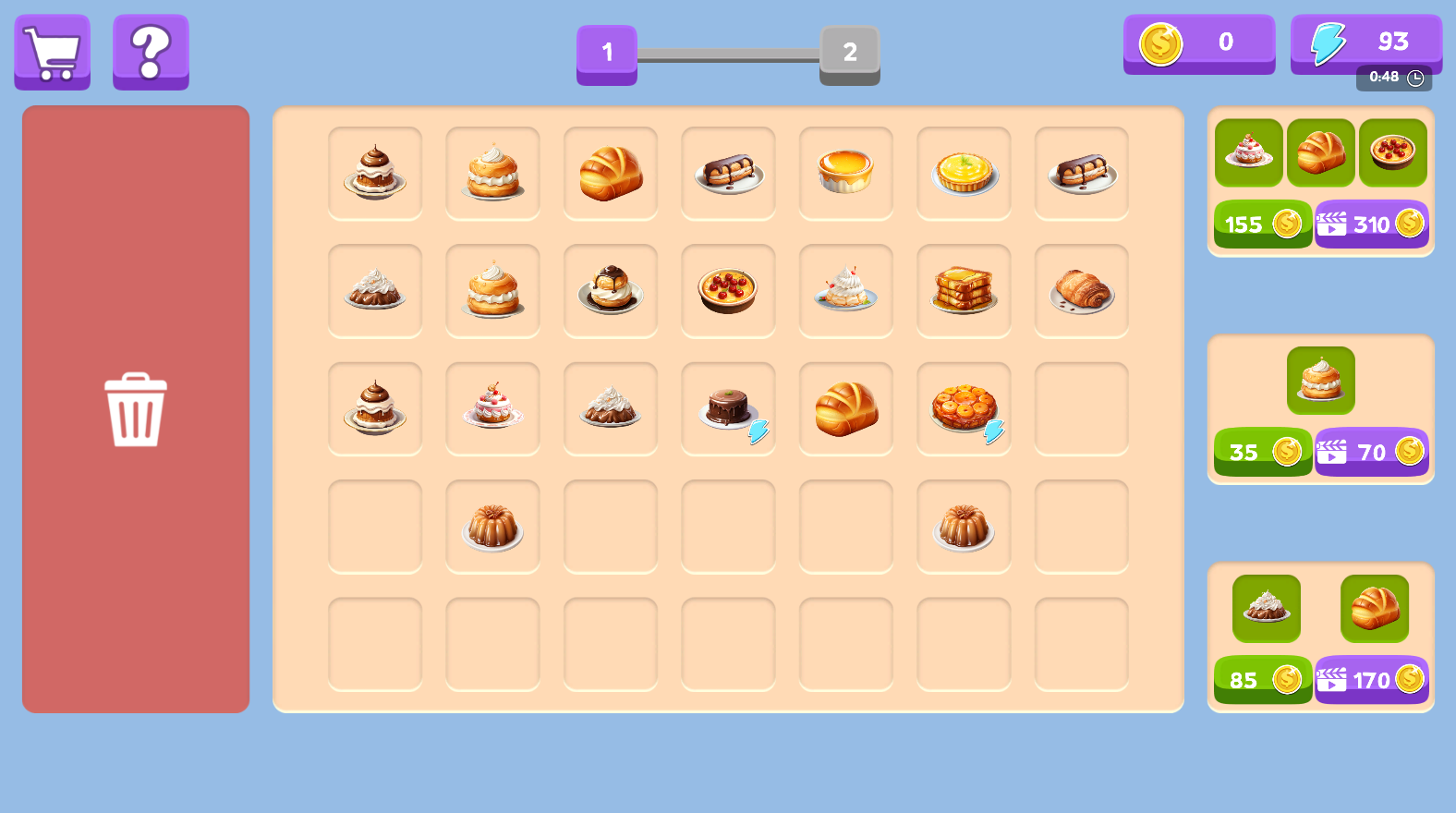The width and height of the screenshot is (1456, 813).
Task: Click the coin balance counter
Action: (1199, 42)
